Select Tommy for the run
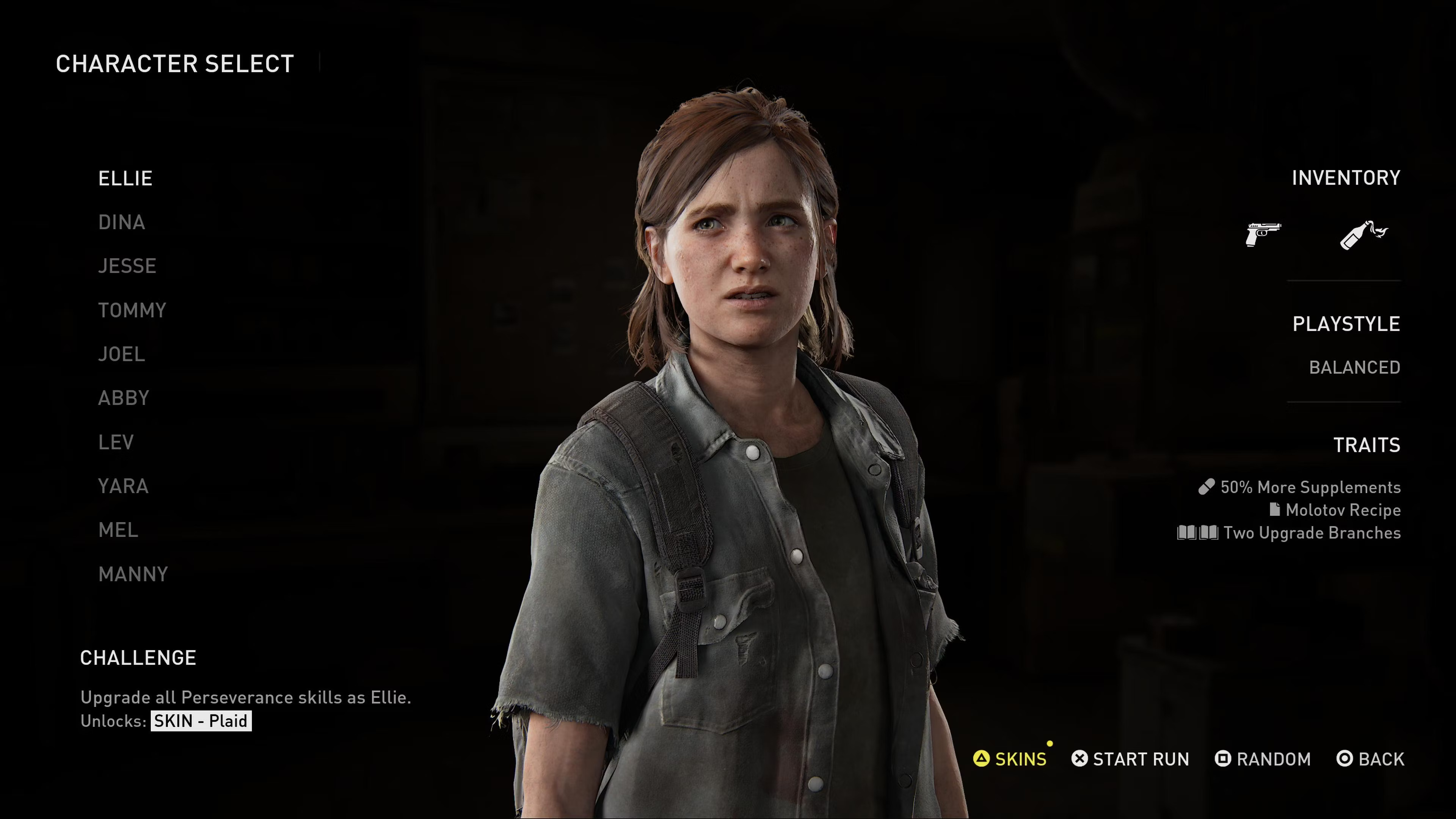The width and height of the screenshot is (1456, 819). click(132, 310)
